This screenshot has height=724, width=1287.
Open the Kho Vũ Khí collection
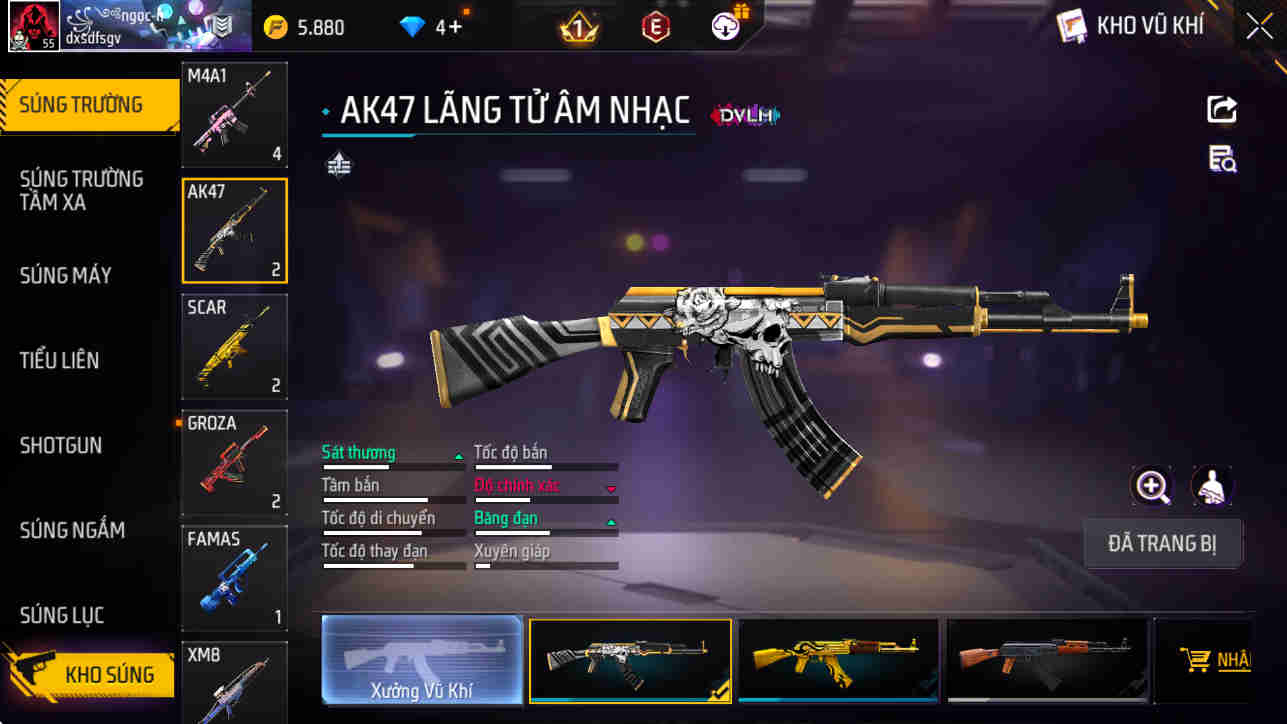(x=1132, y=27)
